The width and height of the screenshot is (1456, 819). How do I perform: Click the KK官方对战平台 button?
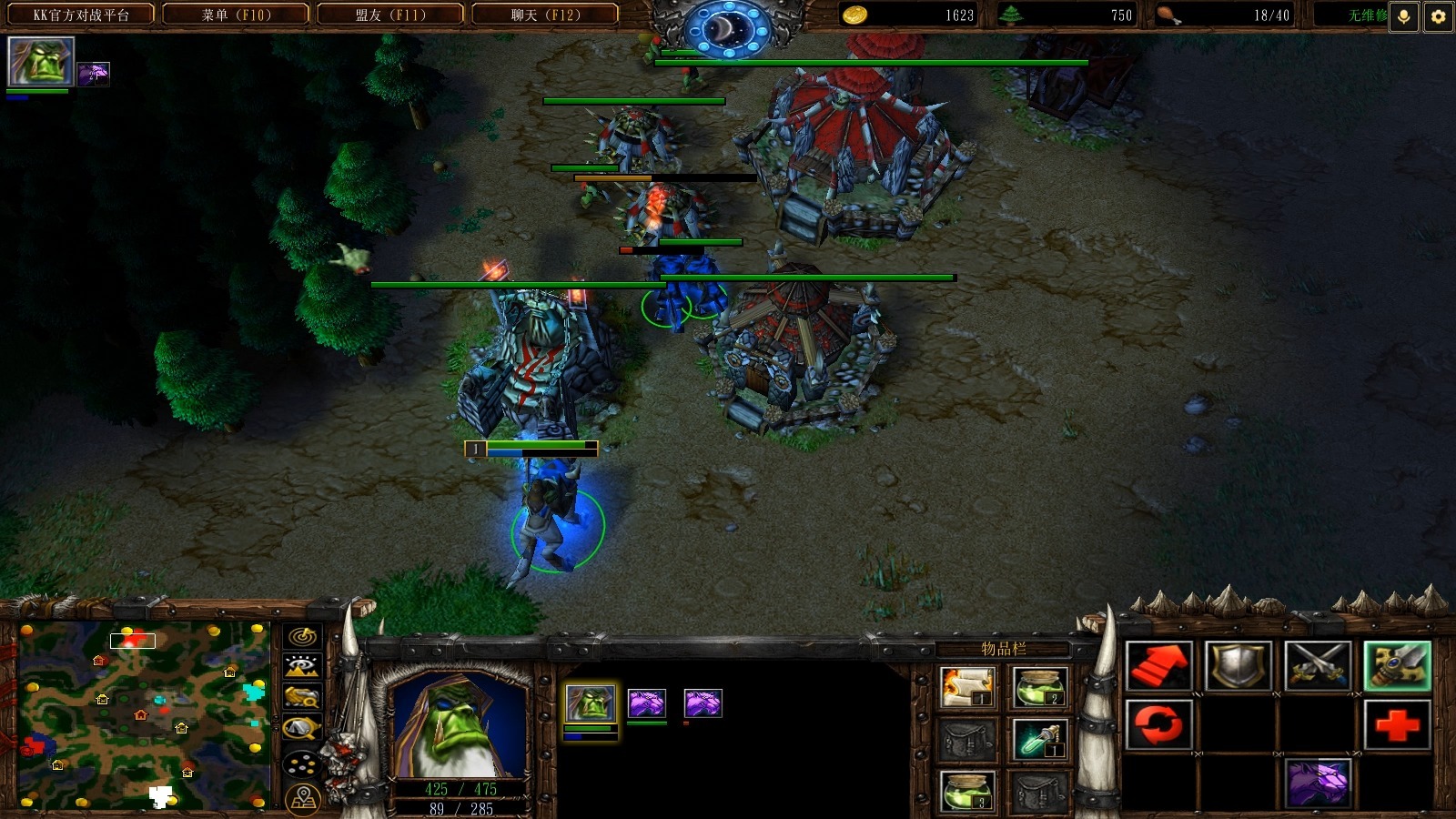81,15
